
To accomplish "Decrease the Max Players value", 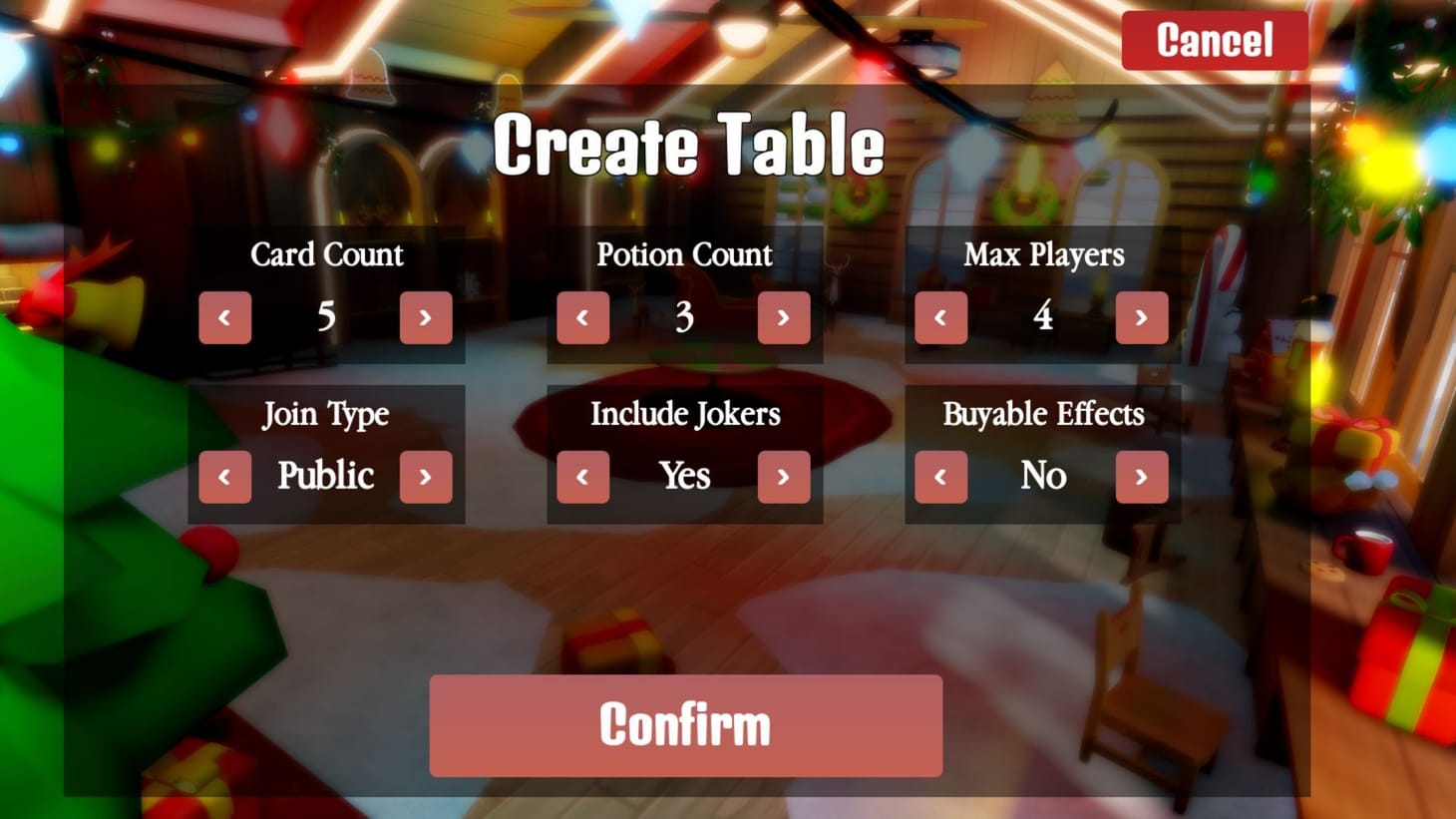I will (940, 317).
